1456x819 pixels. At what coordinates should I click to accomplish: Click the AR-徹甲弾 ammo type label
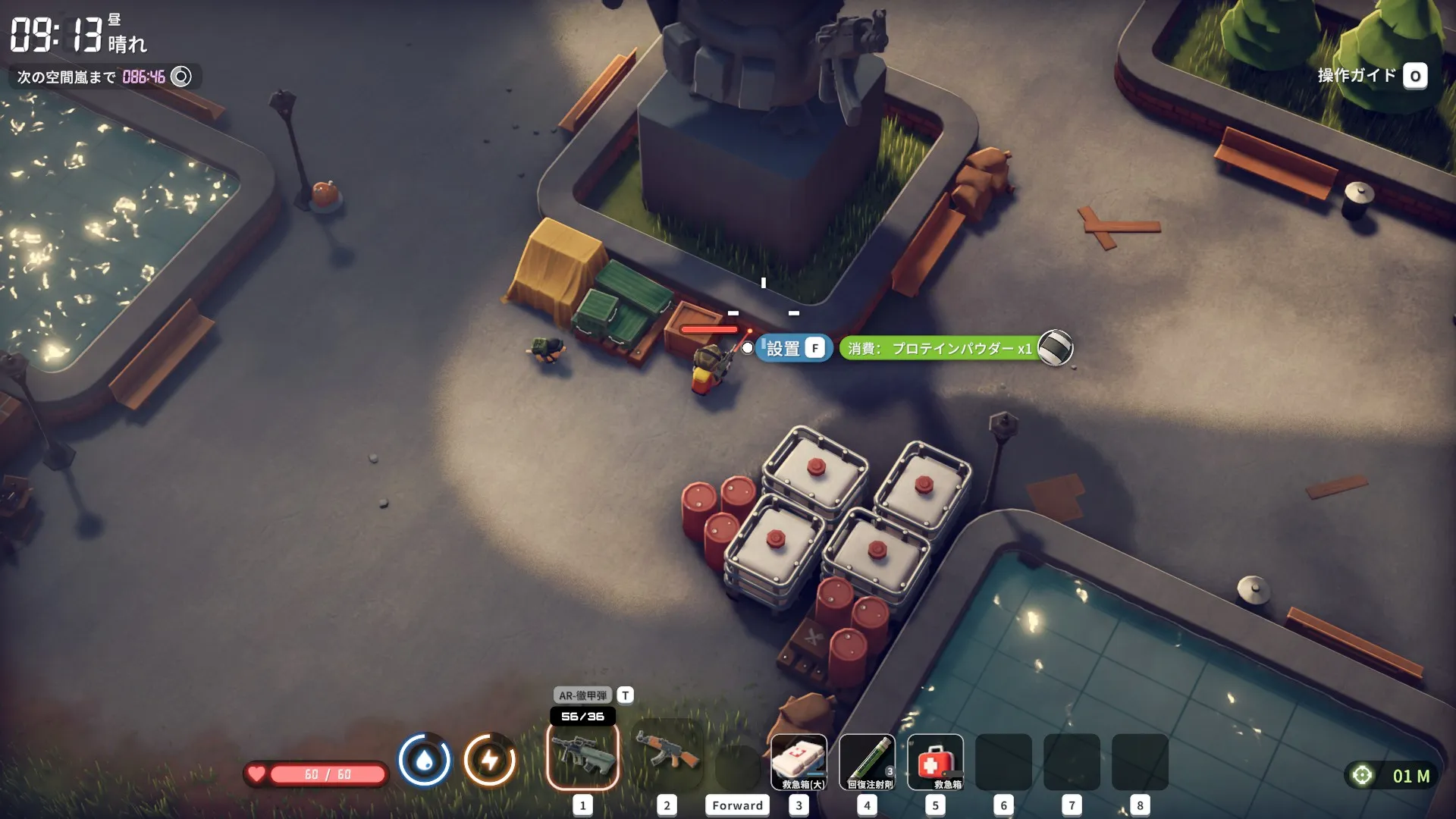tap(582, 695)
